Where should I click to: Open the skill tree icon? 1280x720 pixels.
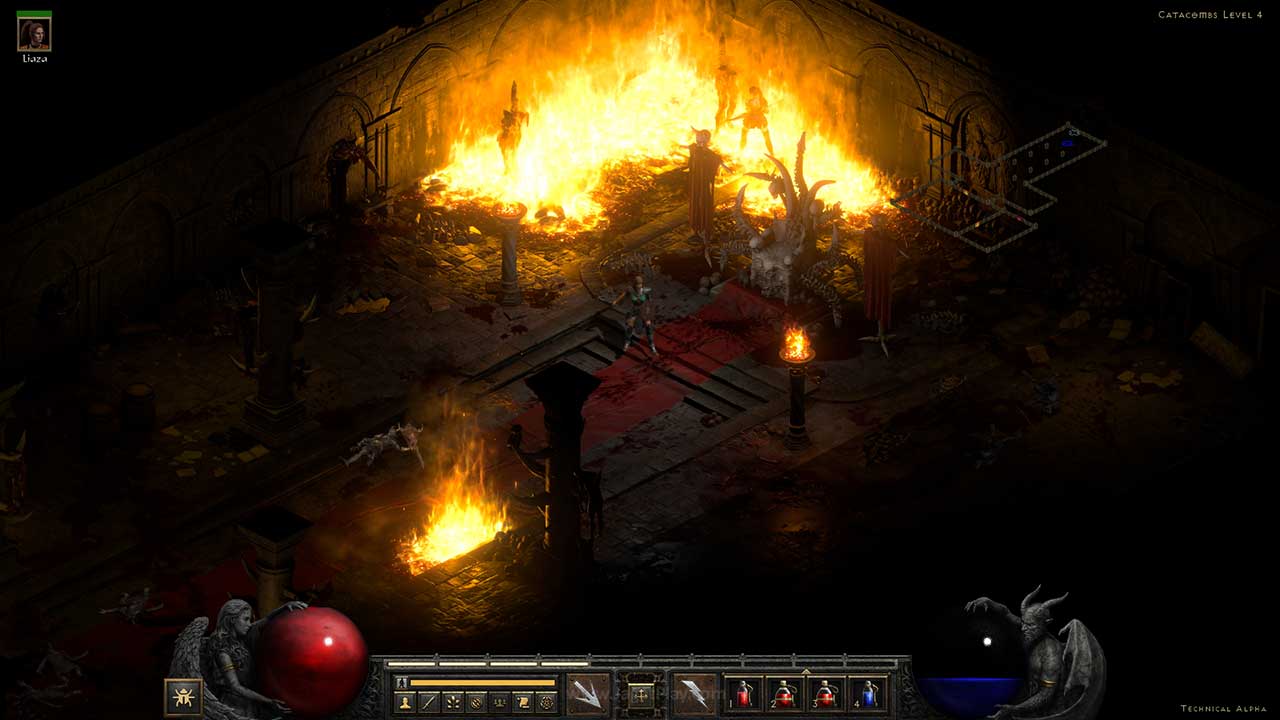[451, 702]
